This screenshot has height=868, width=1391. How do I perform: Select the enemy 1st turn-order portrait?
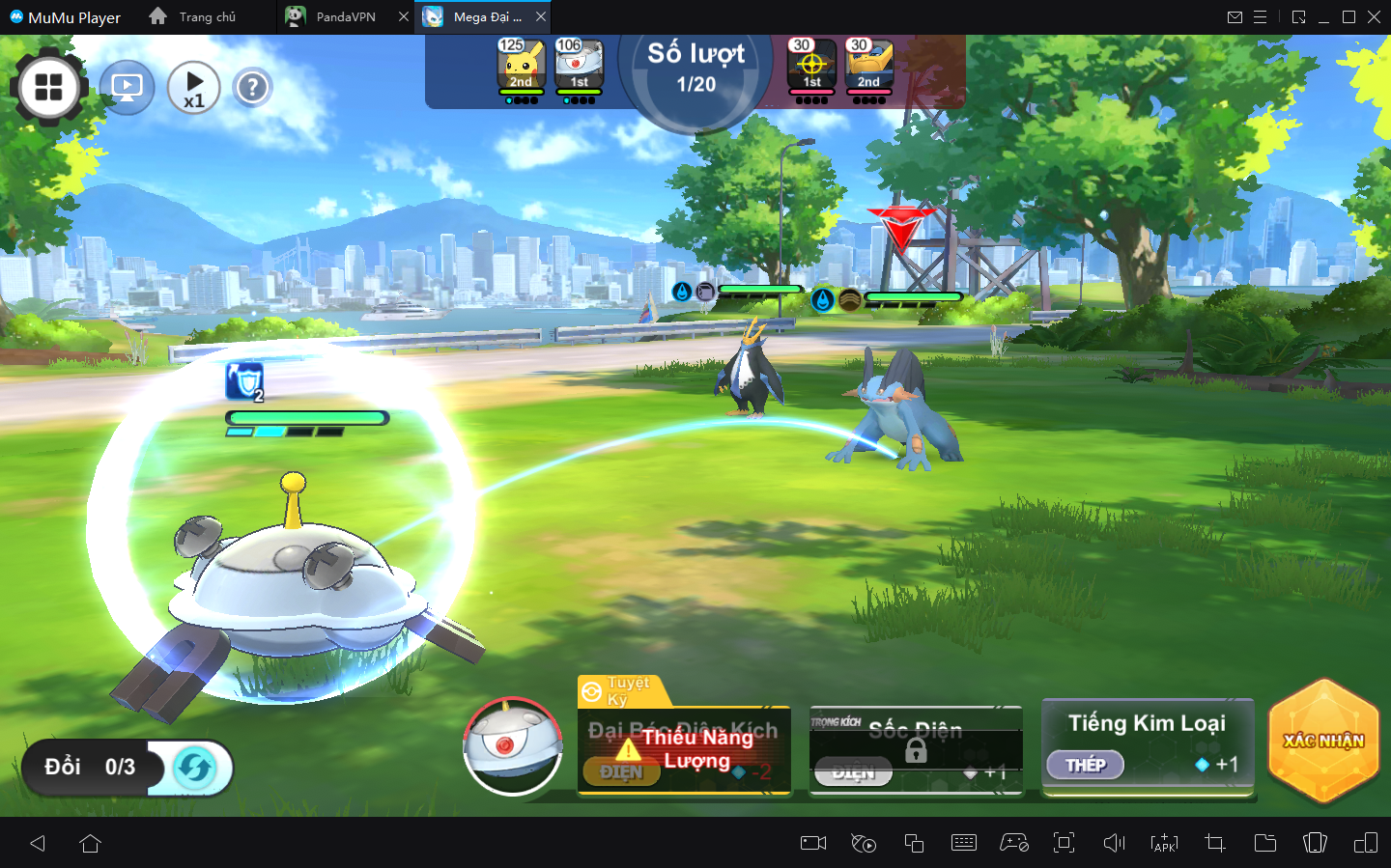coord(811,68)
